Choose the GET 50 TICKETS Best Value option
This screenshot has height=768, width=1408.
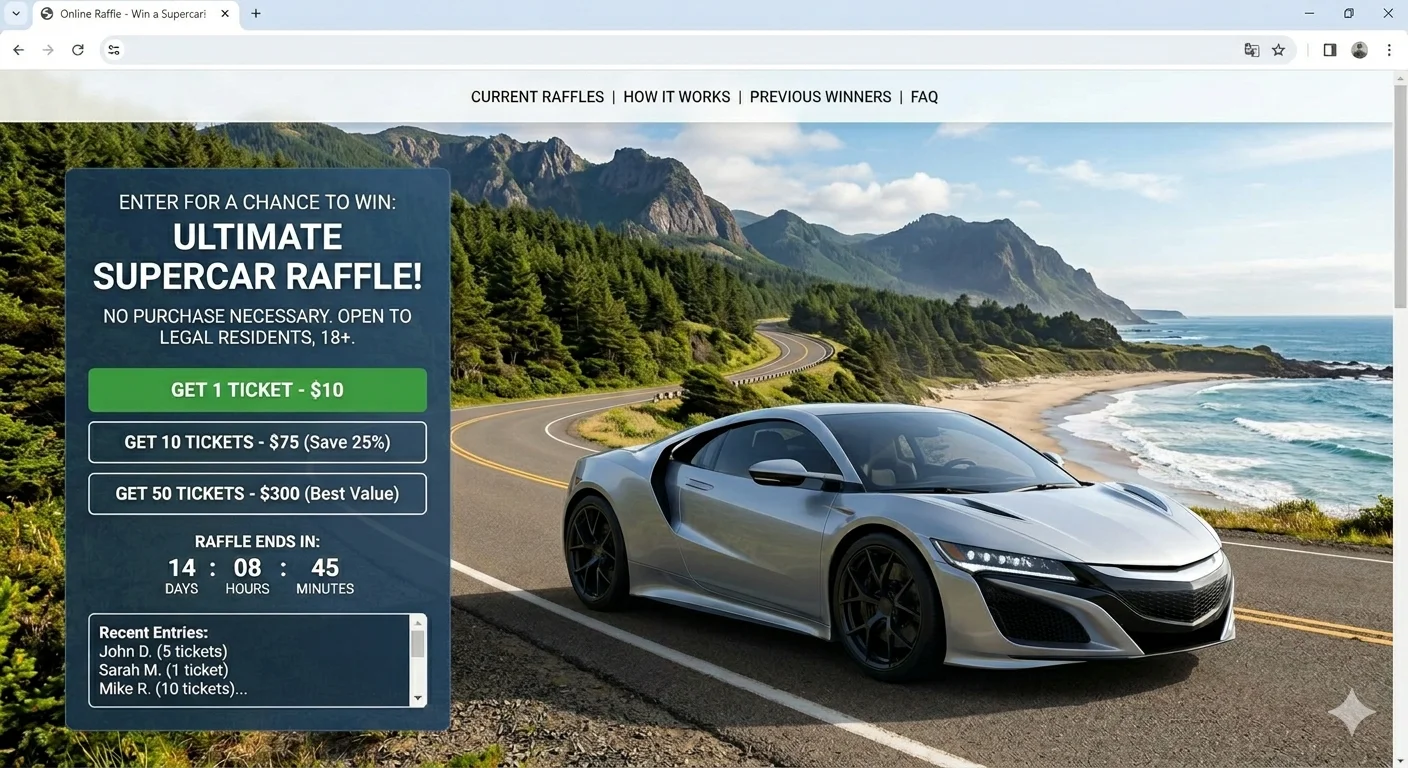(x=257, y=493)
